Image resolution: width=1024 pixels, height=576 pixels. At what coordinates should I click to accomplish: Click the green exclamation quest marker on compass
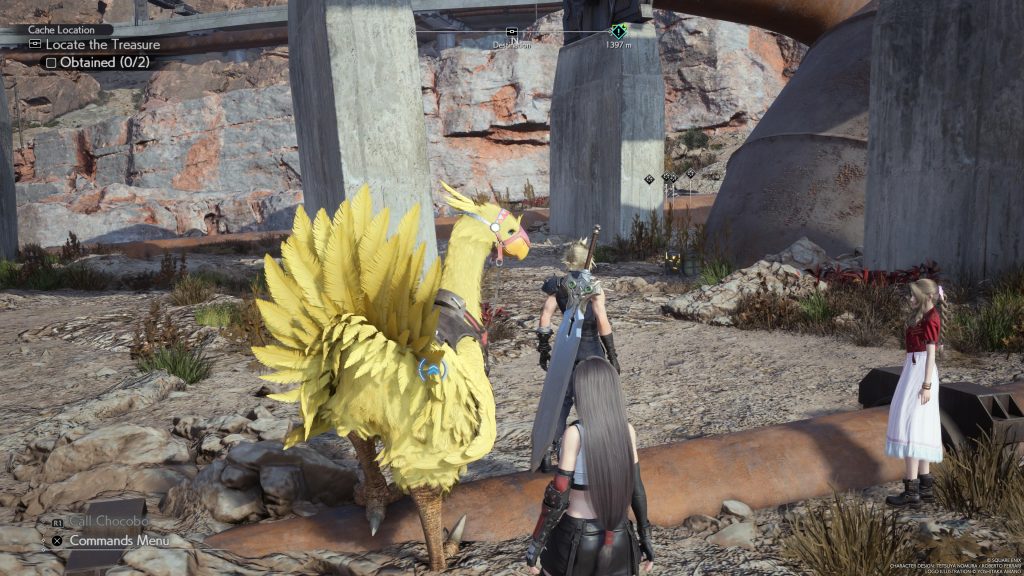pyautogui.click(x=619, y=31)
